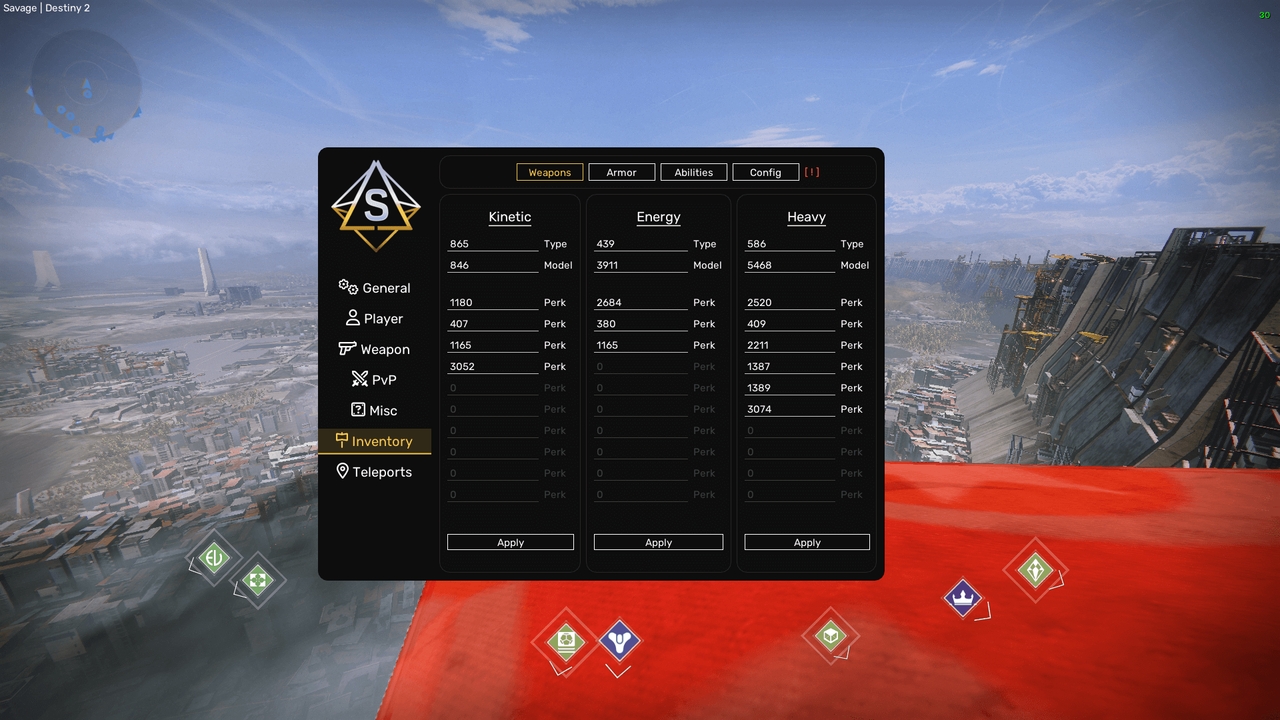Select the Kinetic perk field showing 3052
1280x720 pixels.
pos(493,367)
